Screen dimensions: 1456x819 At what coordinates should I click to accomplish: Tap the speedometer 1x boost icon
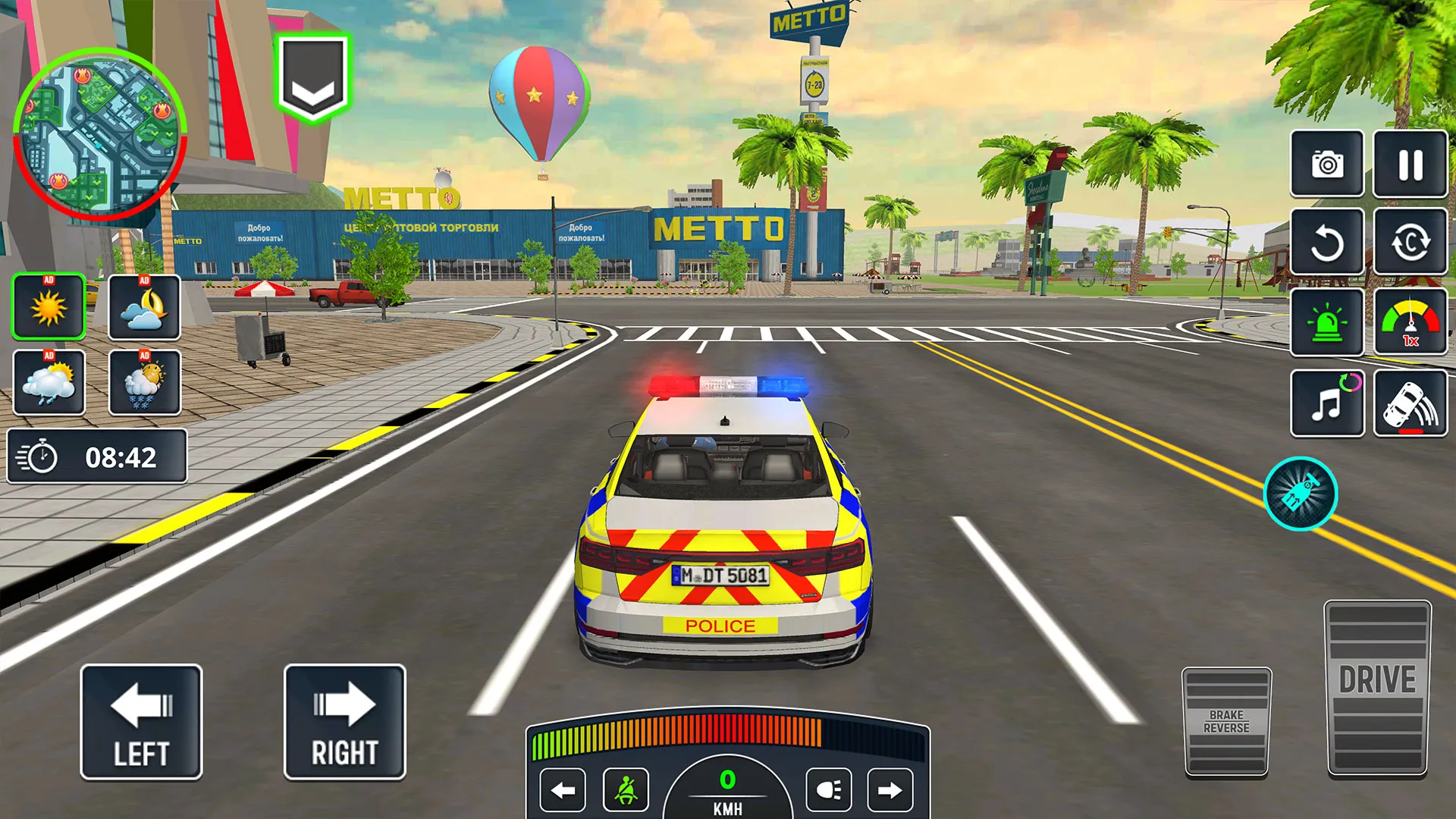click(1409, 322)
